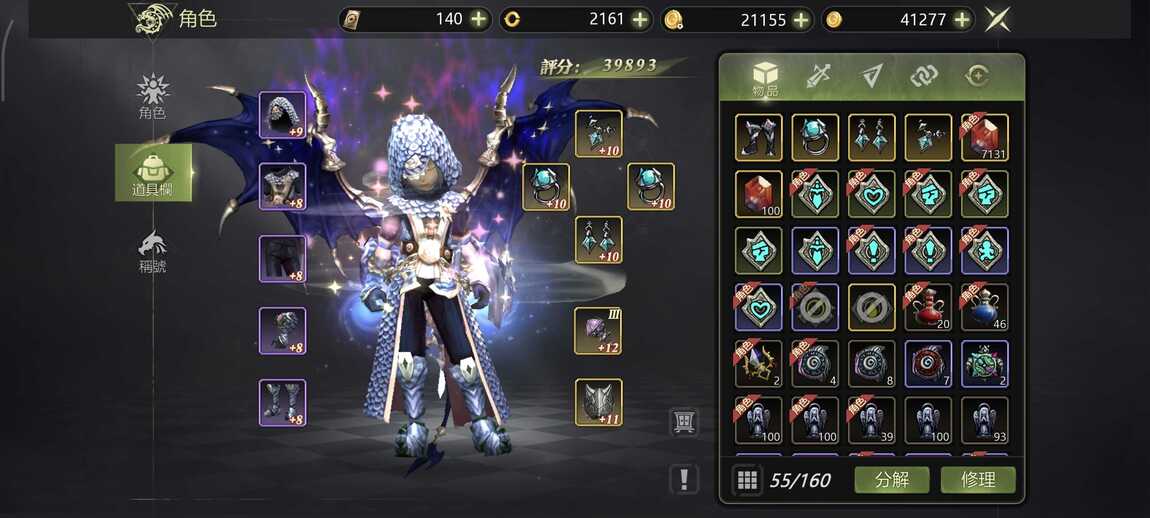The image size is (1150, 518).
Task: Switch to the sword category bag tab
Action: [819, 76]
